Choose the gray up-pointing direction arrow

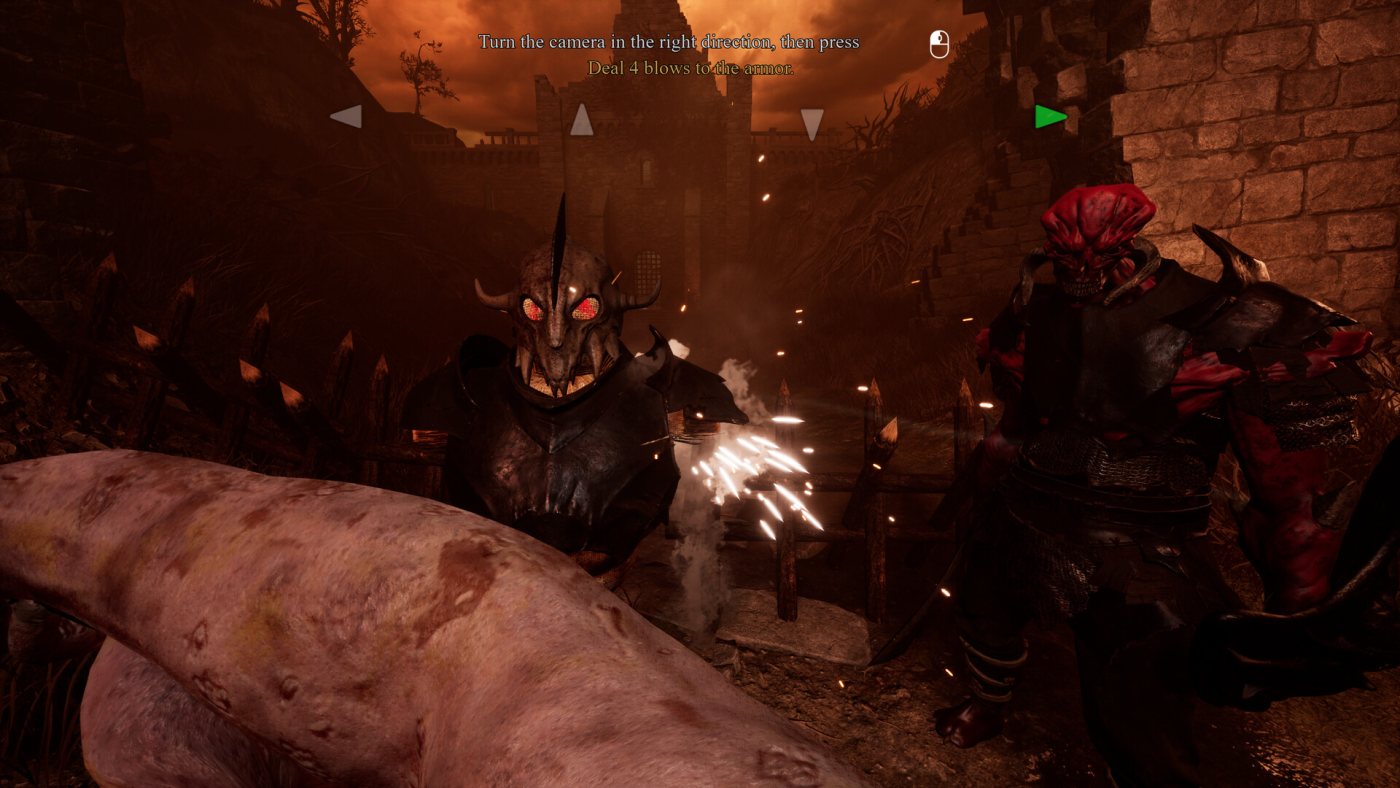coord(581,120)
